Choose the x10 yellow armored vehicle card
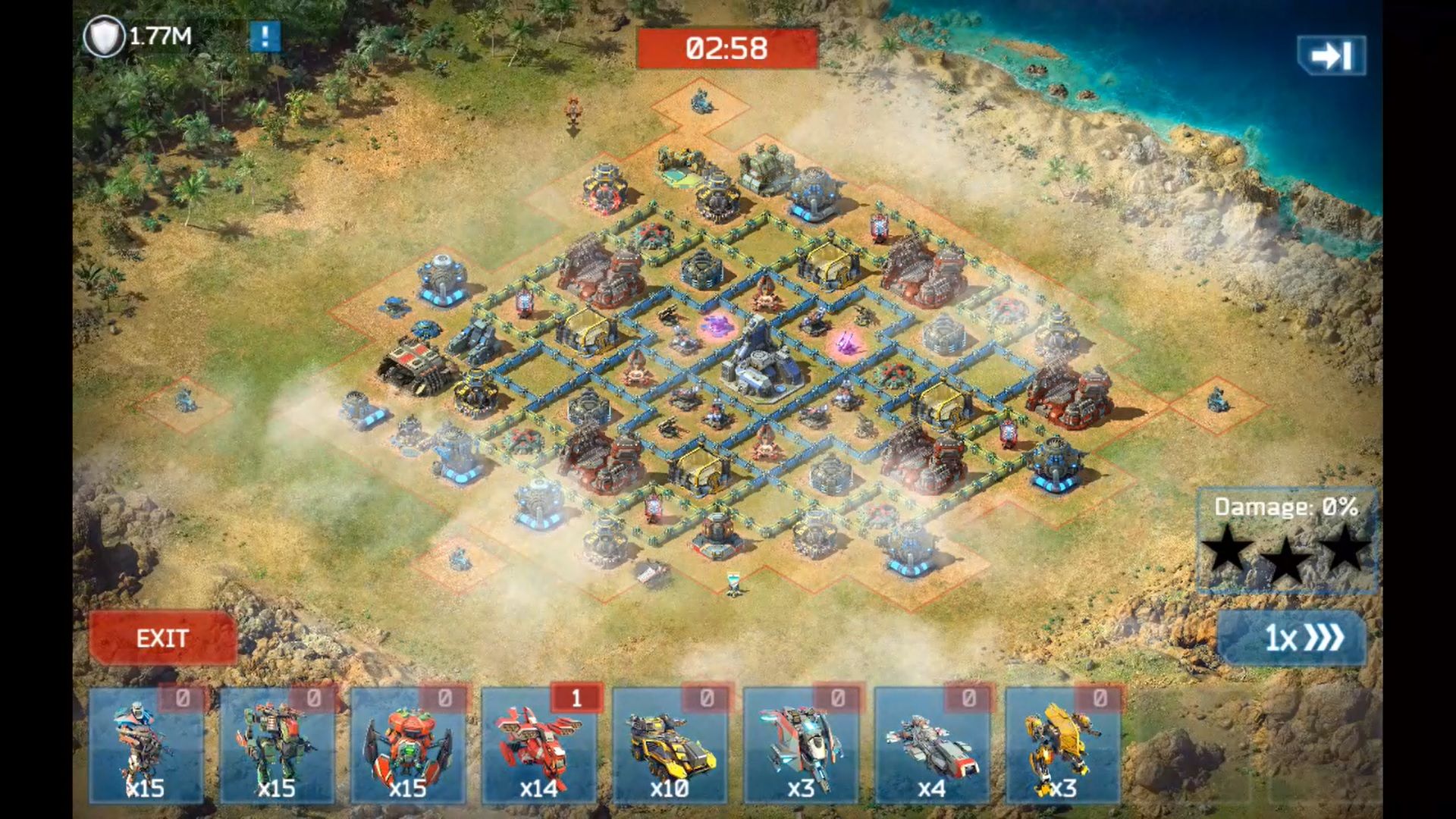 [x=670, y=745]
